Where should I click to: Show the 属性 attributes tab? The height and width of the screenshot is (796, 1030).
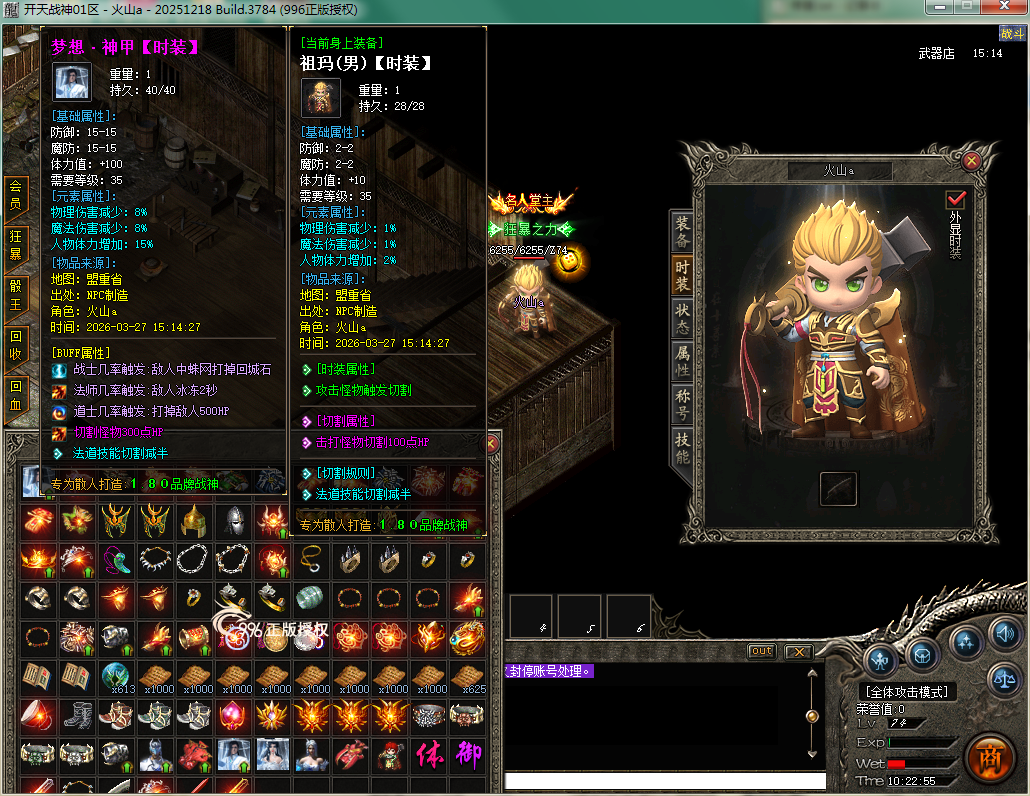point(682,361)
